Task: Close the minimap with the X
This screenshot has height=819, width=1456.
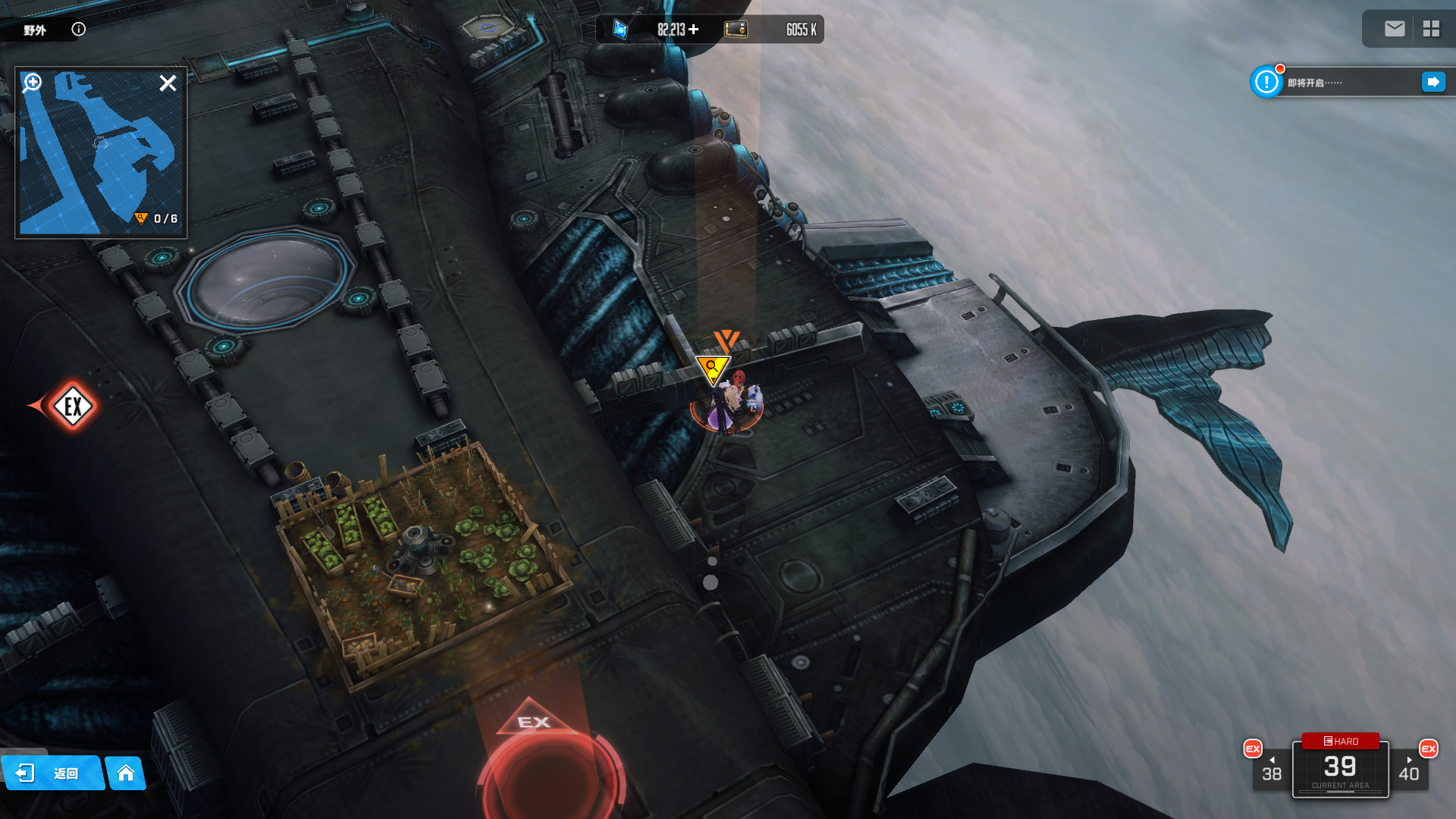Action: (x=168, y=83)
